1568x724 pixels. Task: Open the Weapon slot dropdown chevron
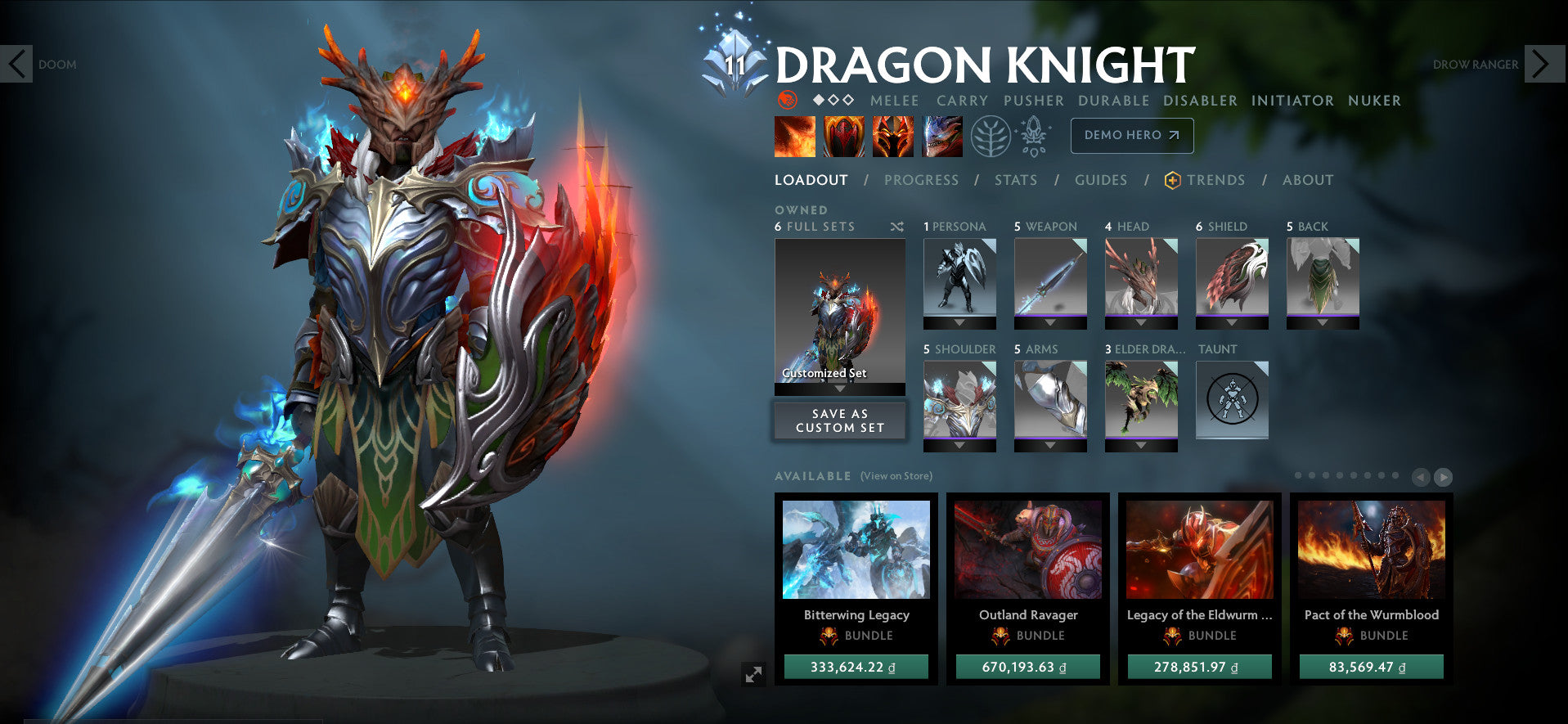pyautogui.click(x=1049, y=322)
